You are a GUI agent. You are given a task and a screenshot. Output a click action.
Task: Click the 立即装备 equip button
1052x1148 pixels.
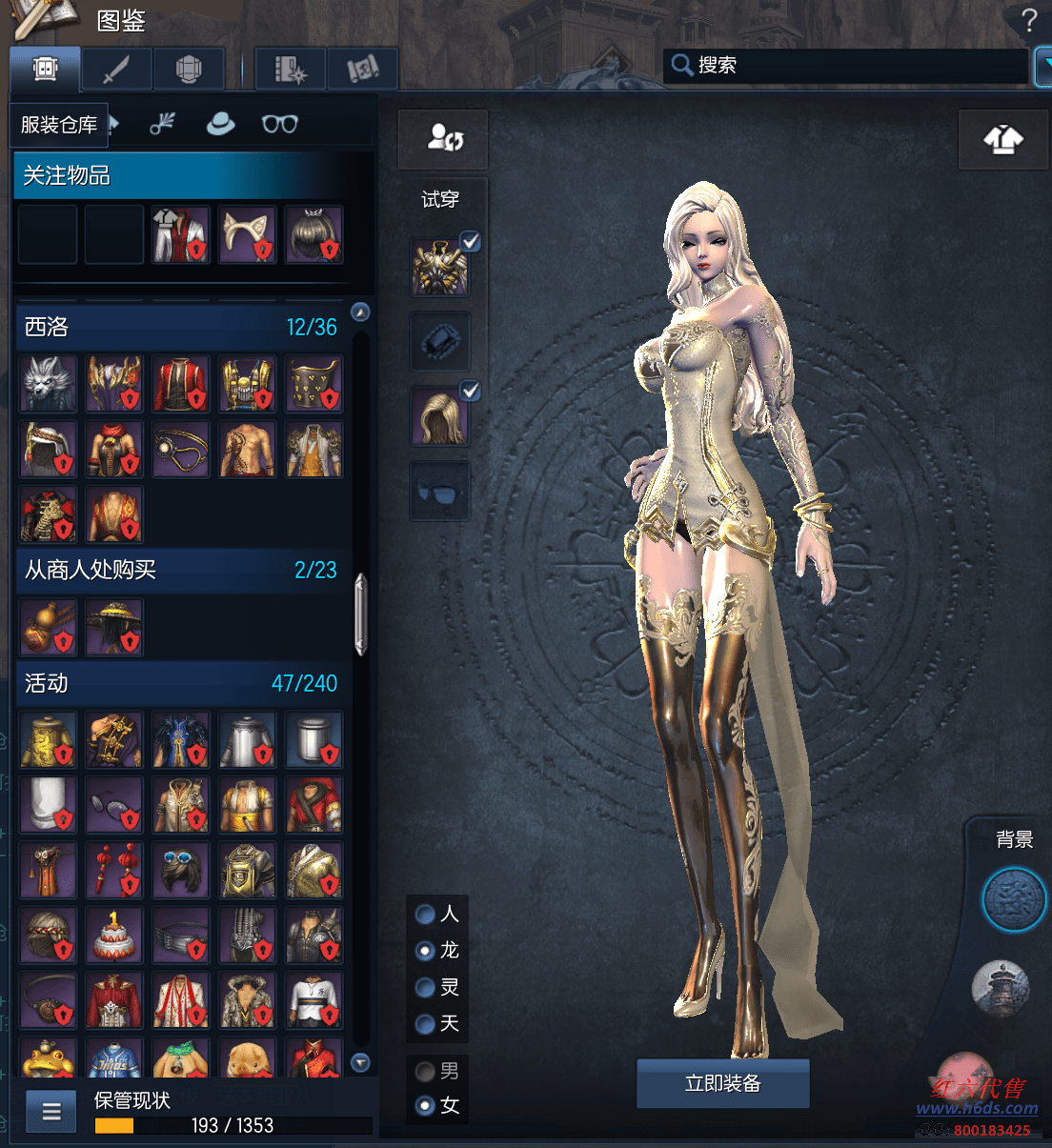(722, 1083)
